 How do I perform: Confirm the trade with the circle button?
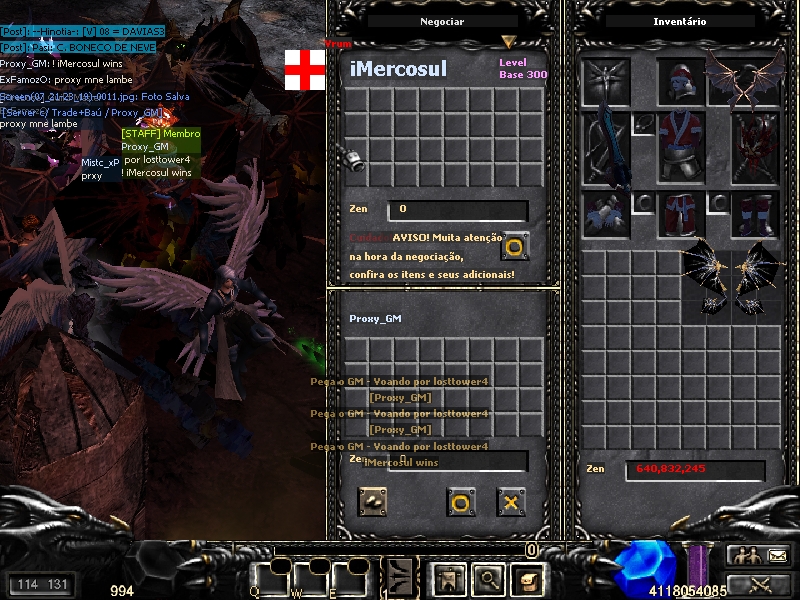tap(460, 502)
